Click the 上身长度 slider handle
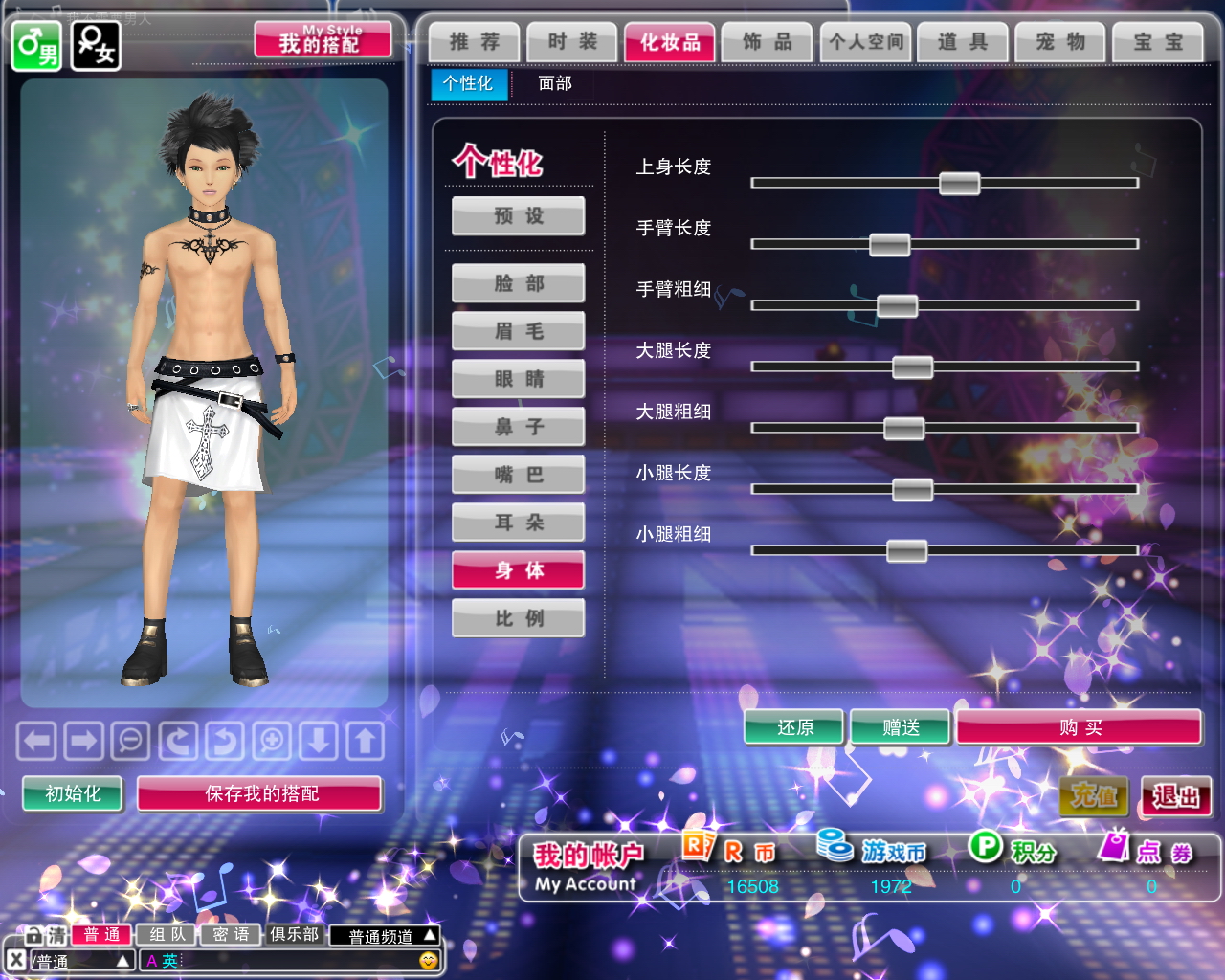 (959, 183)
